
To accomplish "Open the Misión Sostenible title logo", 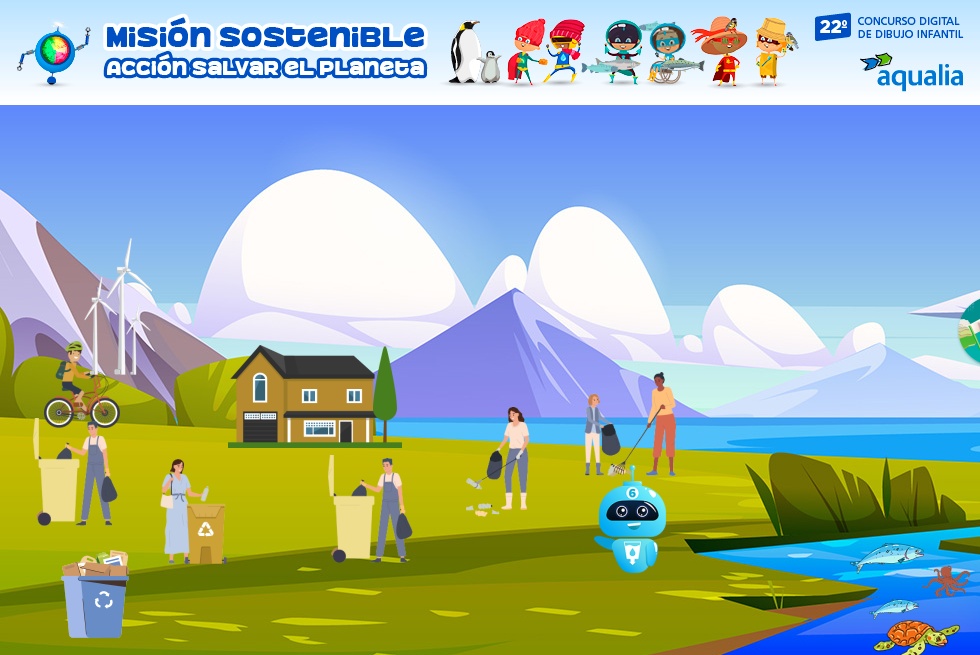I will [x=265, y=51].
